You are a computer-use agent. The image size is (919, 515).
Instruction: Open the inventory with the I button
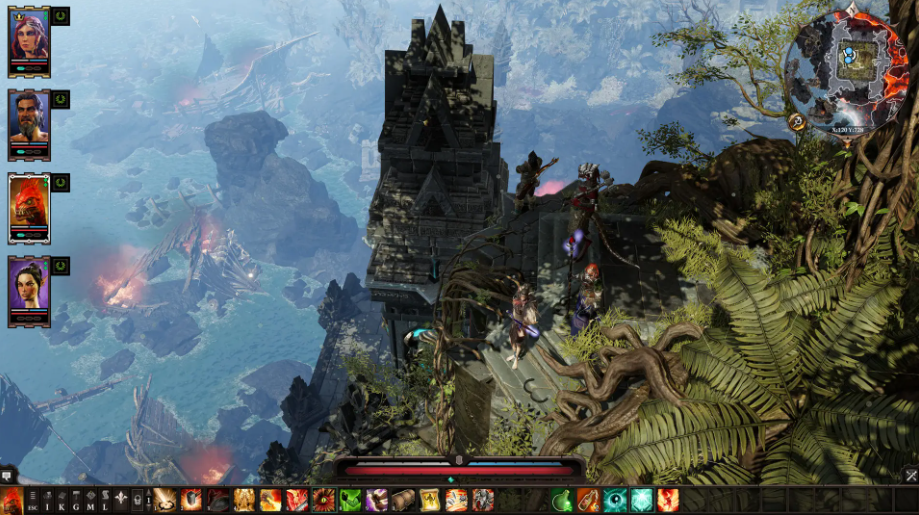coord(46,500)
